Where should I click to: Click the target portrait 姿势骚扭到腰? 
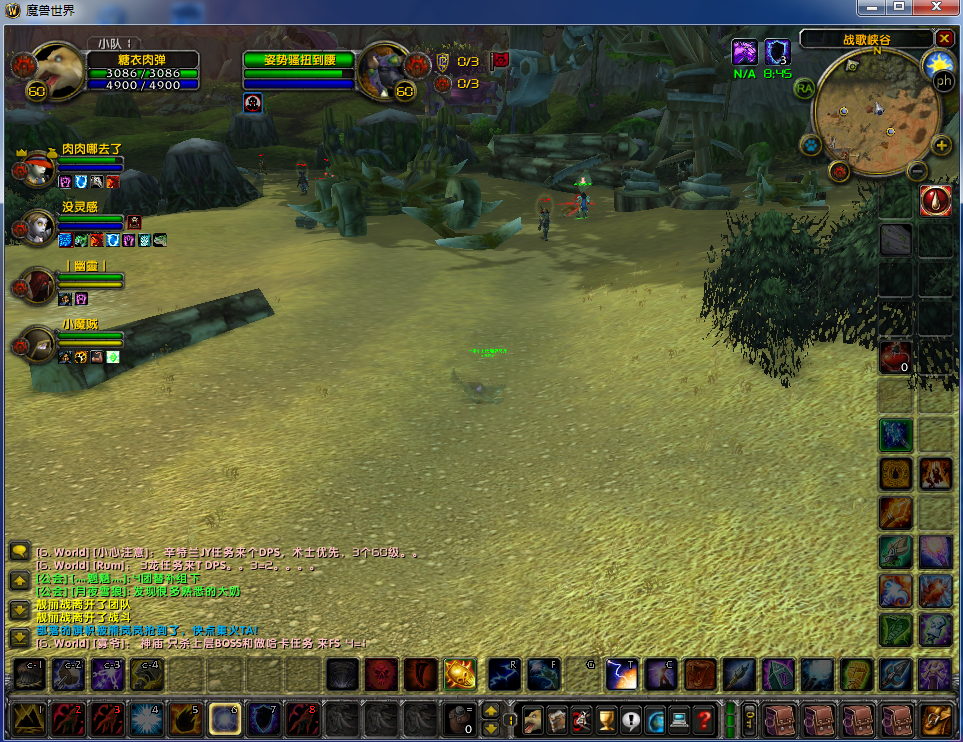pos(383,69)
